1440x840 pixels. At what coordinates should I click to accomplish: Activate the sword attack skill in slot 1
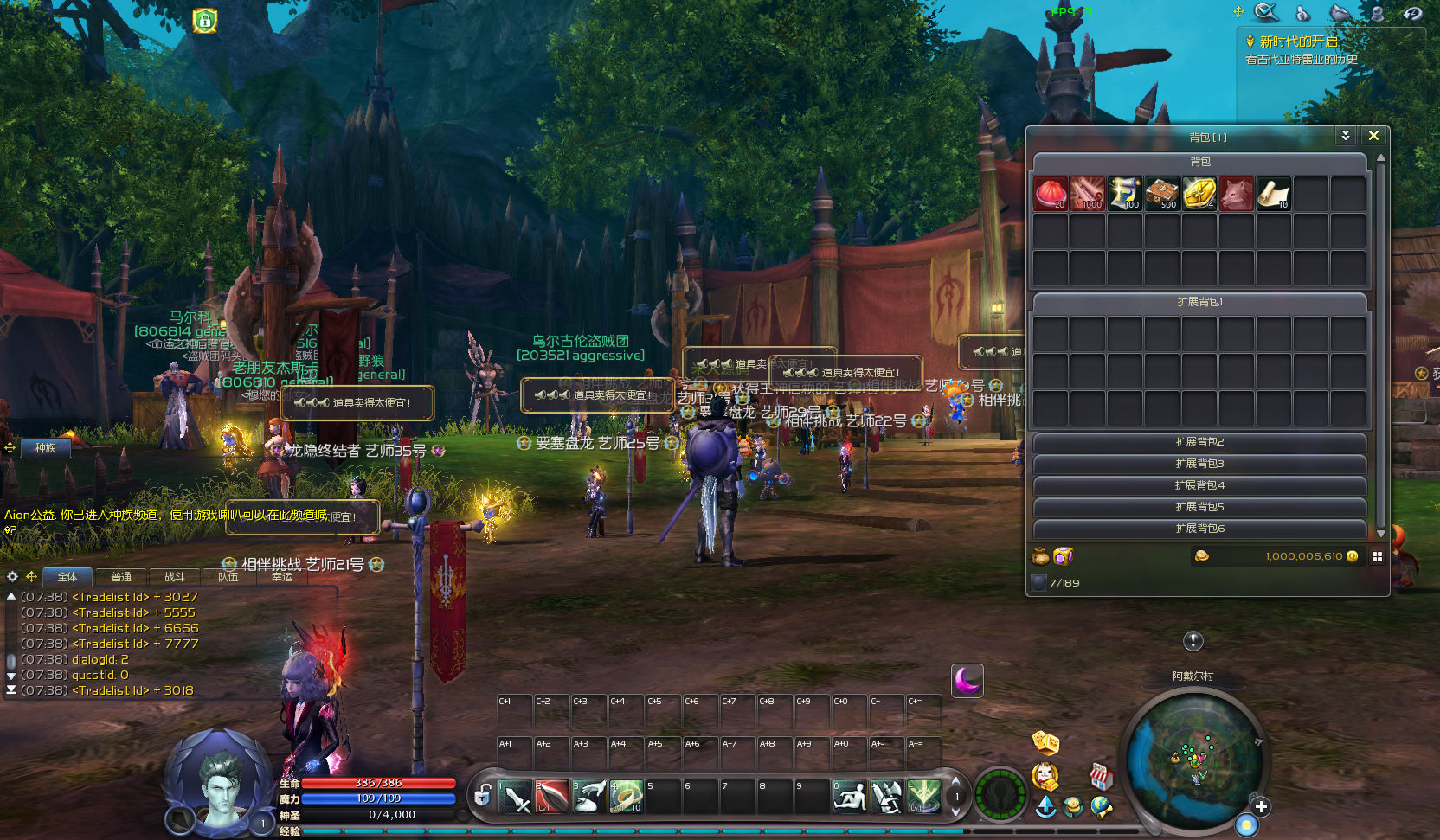tap(515, 797)
